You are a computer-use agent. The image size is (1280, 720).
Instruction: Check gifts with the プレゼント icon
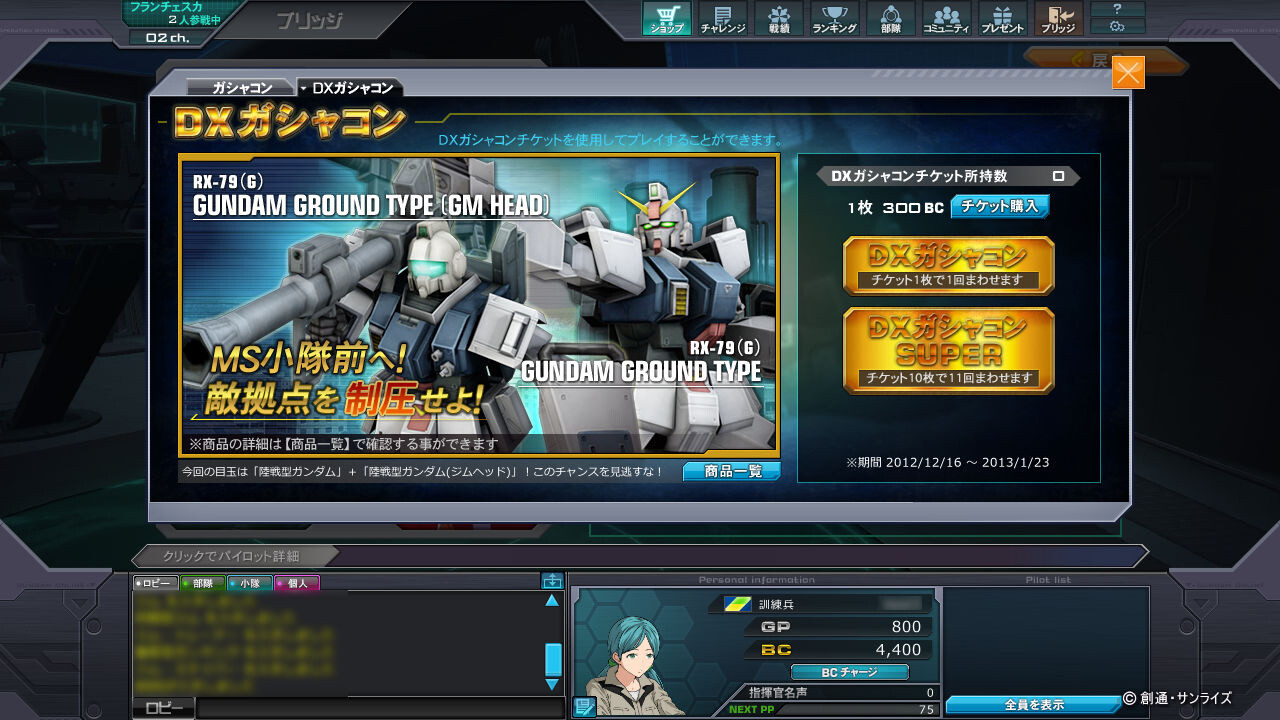coord(1002,17)
